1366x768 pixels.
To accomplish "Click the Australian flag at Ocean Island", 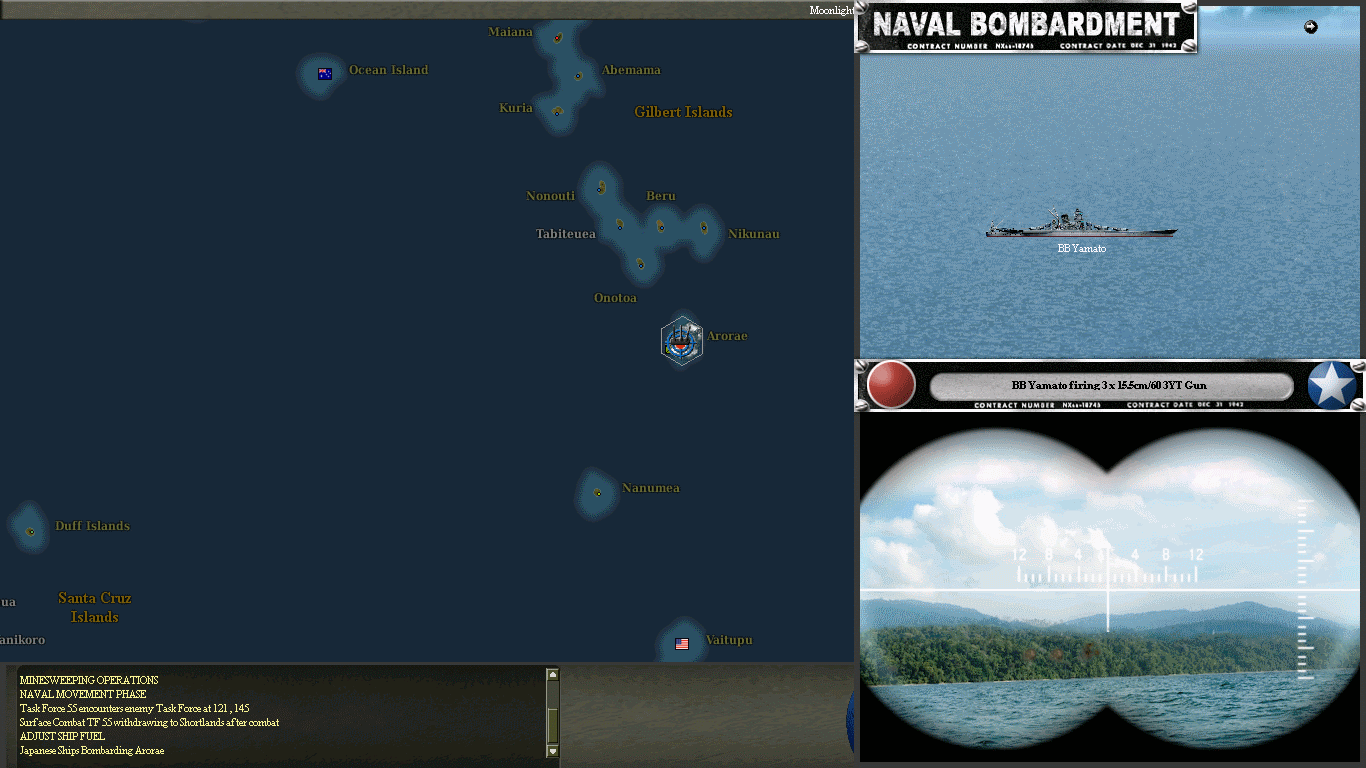I will 325,73.
